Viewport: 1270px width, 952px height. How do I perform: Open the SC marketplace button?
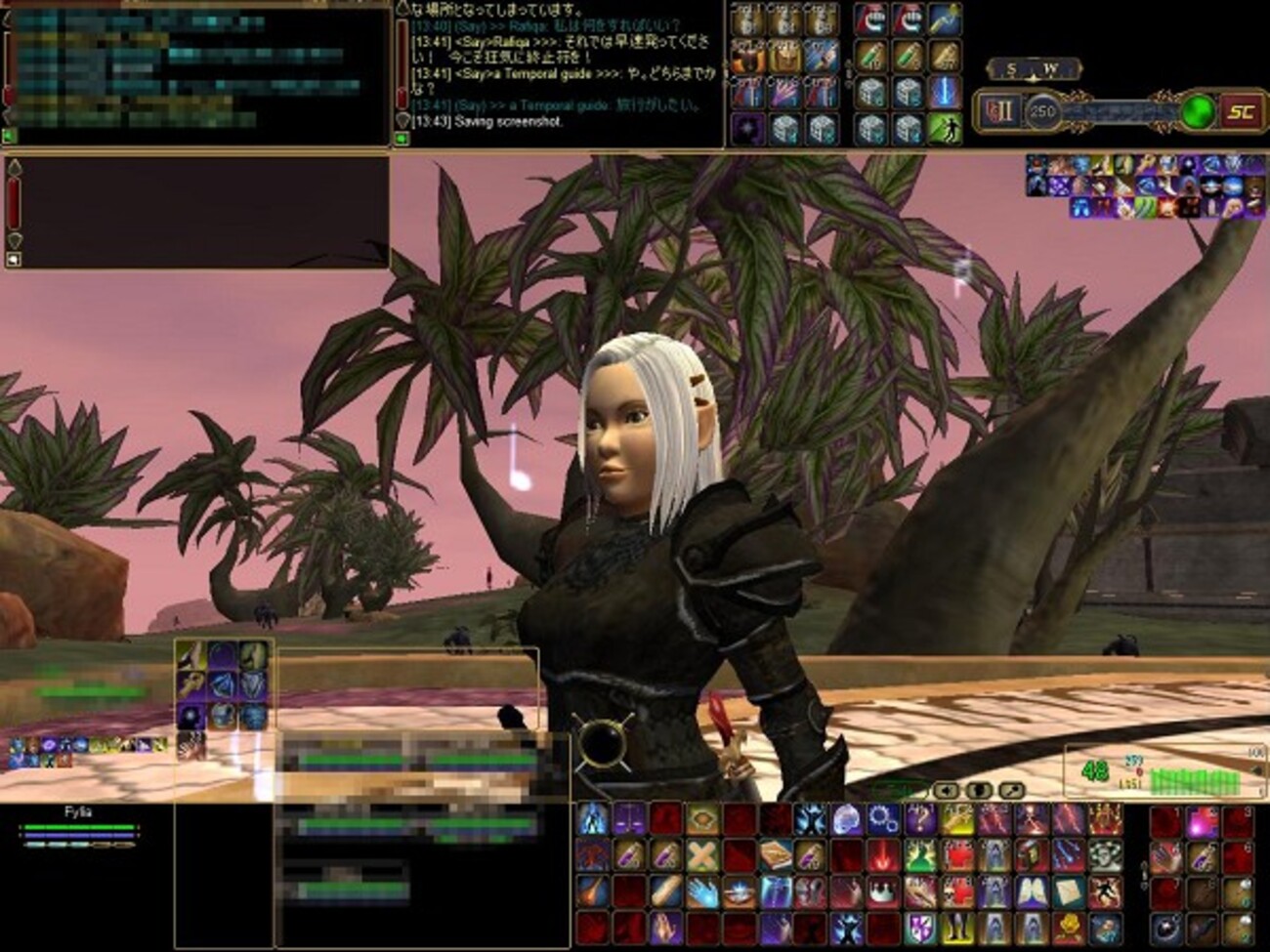tap(1240, 111)
